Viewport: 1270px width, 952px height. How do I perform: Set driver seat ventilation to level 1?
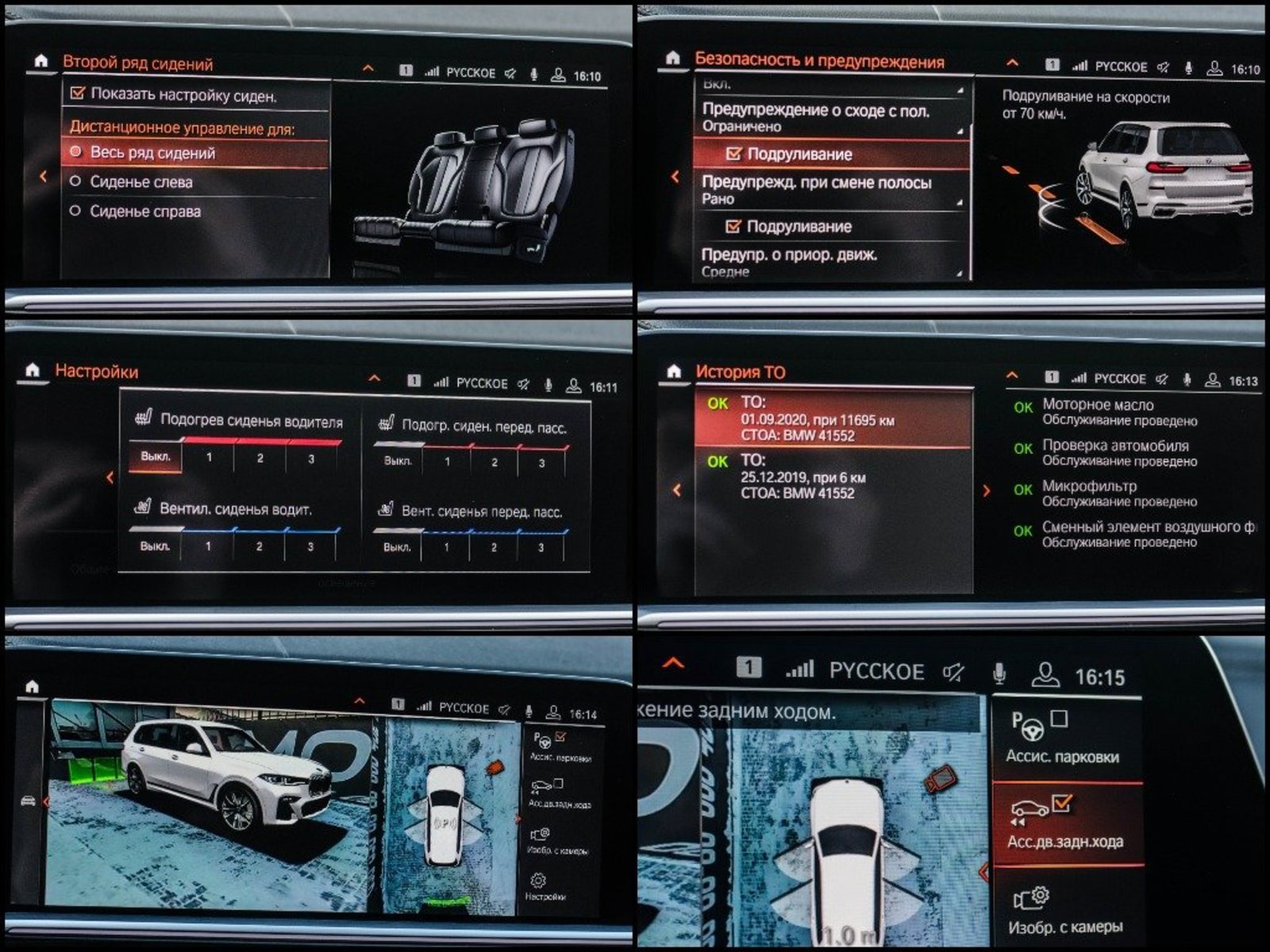point(208,546)
